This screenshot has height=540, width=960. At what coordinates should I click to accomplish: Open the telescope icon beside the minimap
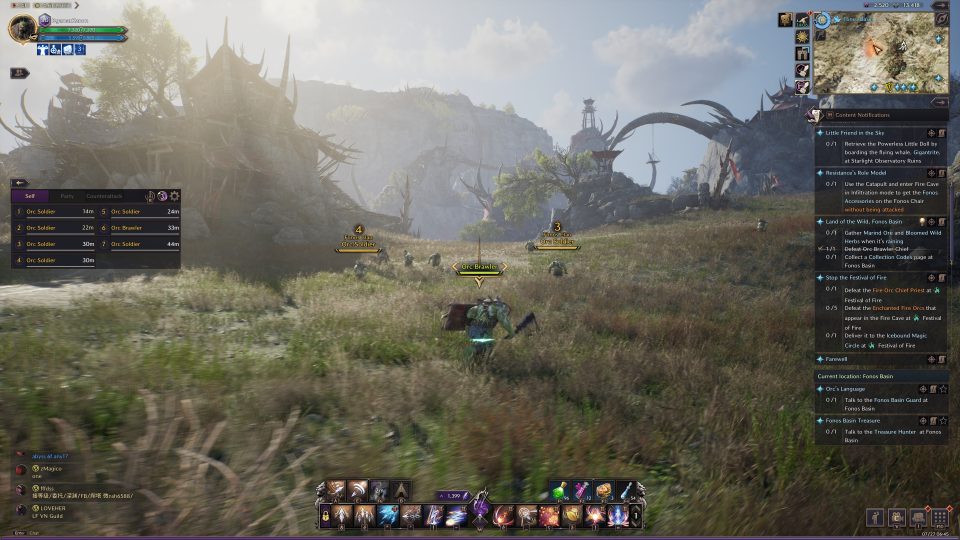tap(803, 19)
